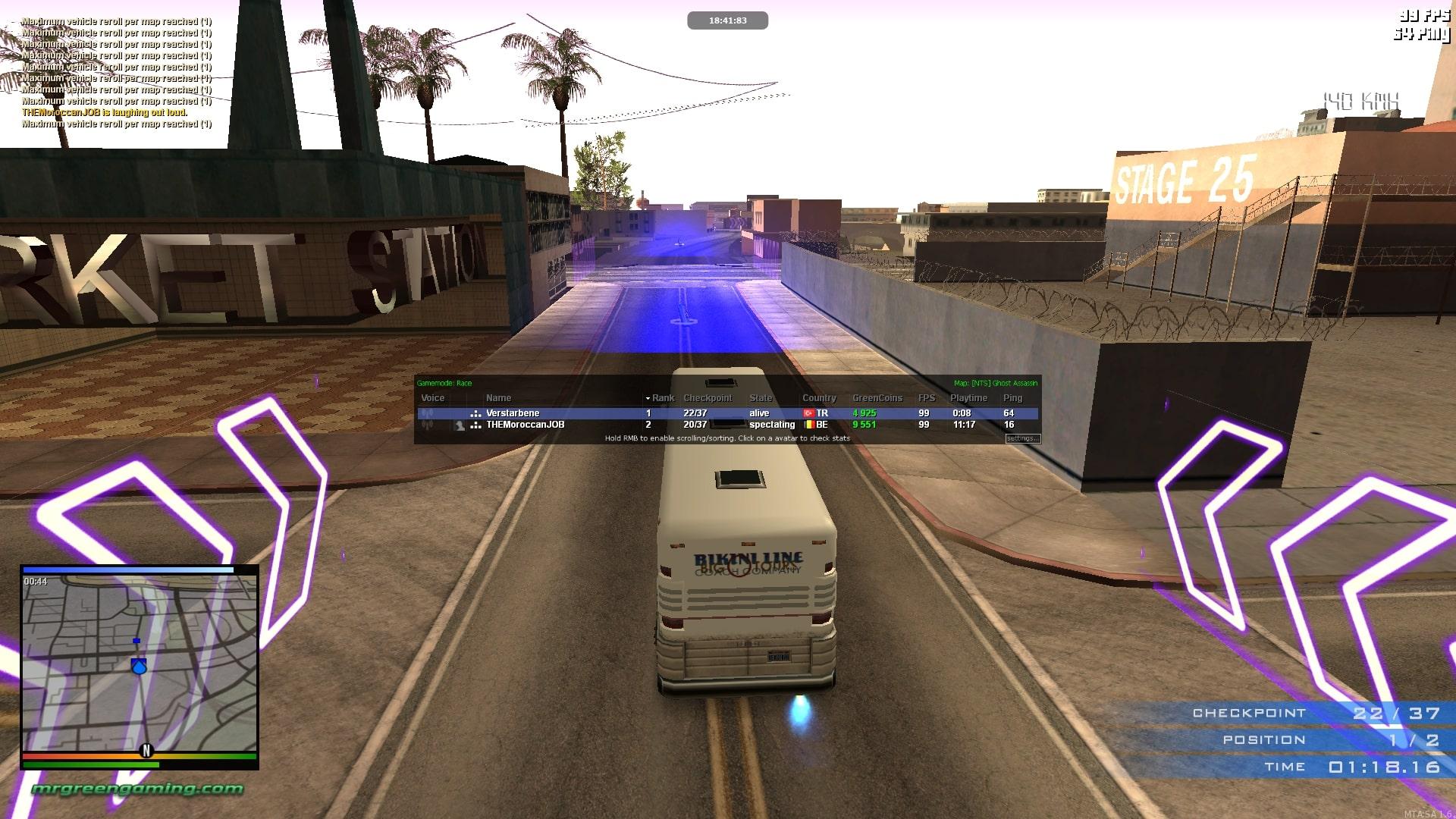
Task: Sort scoreboard by Rank column
Action: point(662,398)
